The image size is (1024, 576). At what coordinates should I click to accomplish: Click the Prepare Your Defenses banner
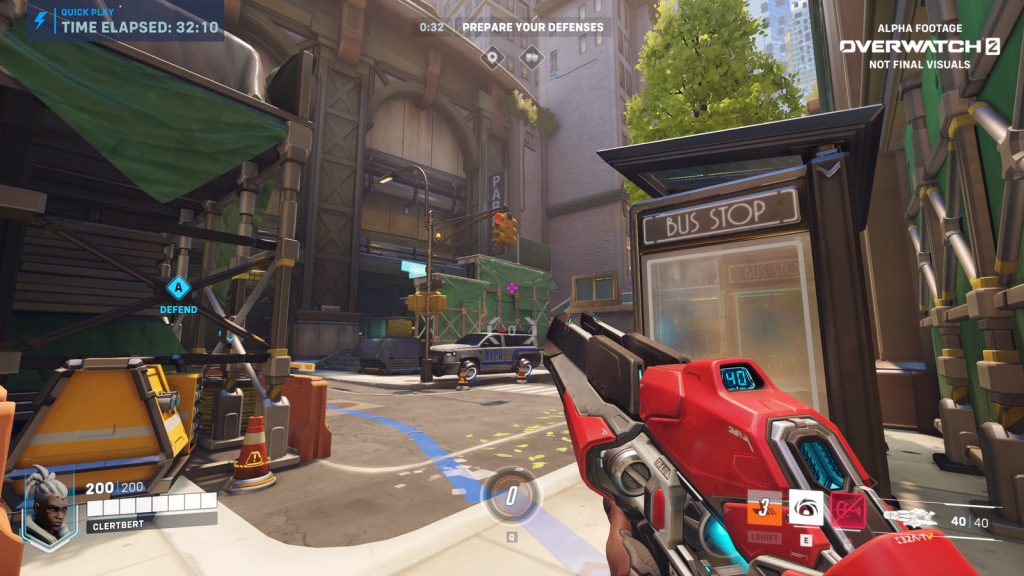(532, 27)
